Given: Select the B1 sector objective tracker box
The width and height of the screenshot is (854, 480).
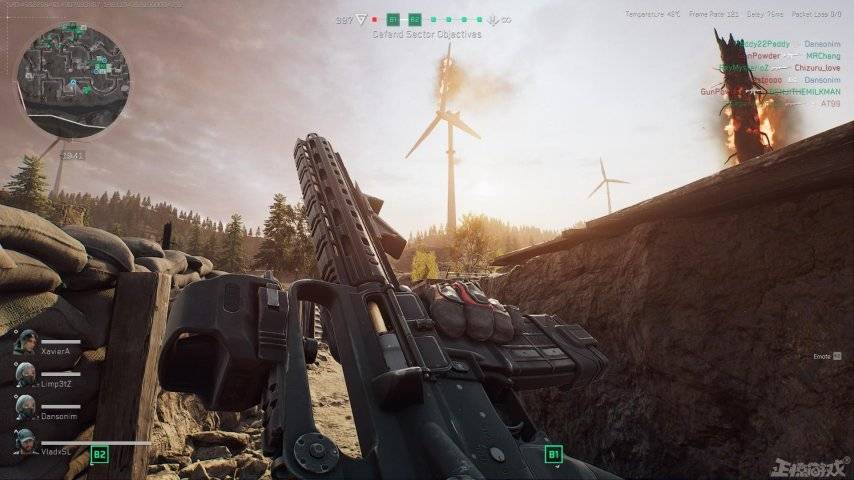Looking at the screenshot, I should tap(393, 19).
